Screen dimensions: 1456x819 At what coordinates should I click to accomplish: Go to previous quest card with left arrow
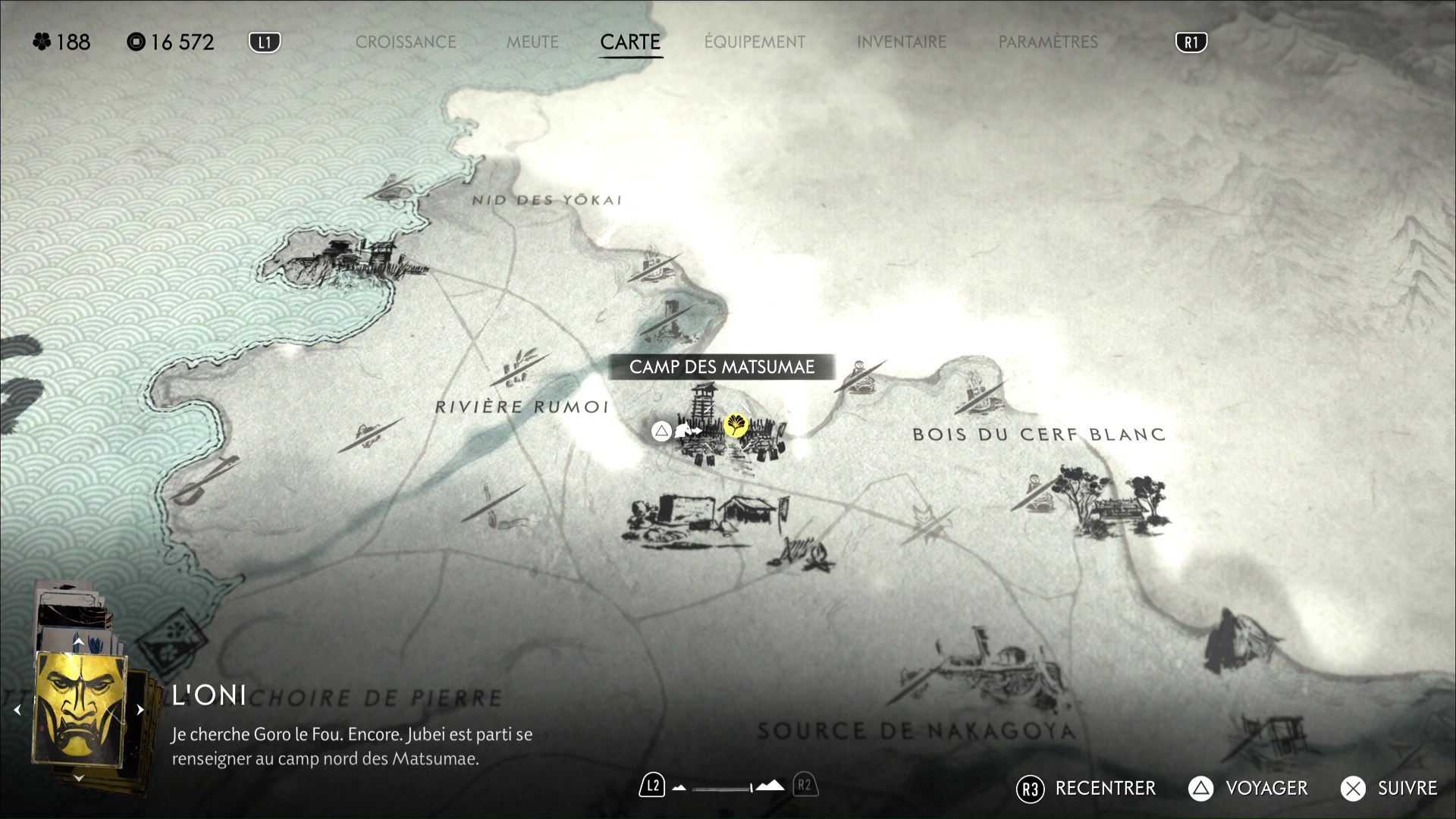17,710
